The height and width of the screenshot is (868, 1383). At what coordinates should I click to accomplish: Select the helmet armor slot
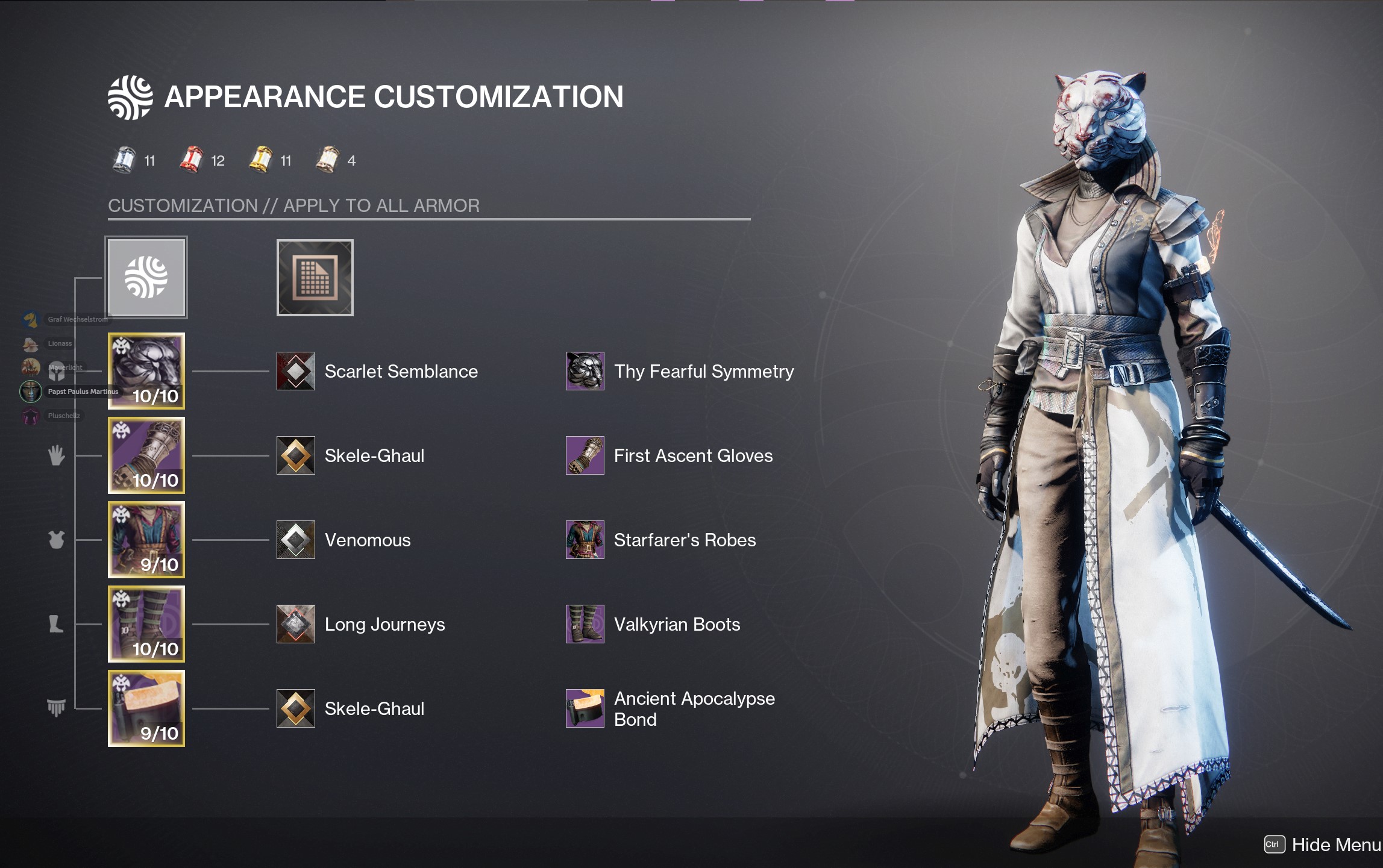(x=146, y=371)
